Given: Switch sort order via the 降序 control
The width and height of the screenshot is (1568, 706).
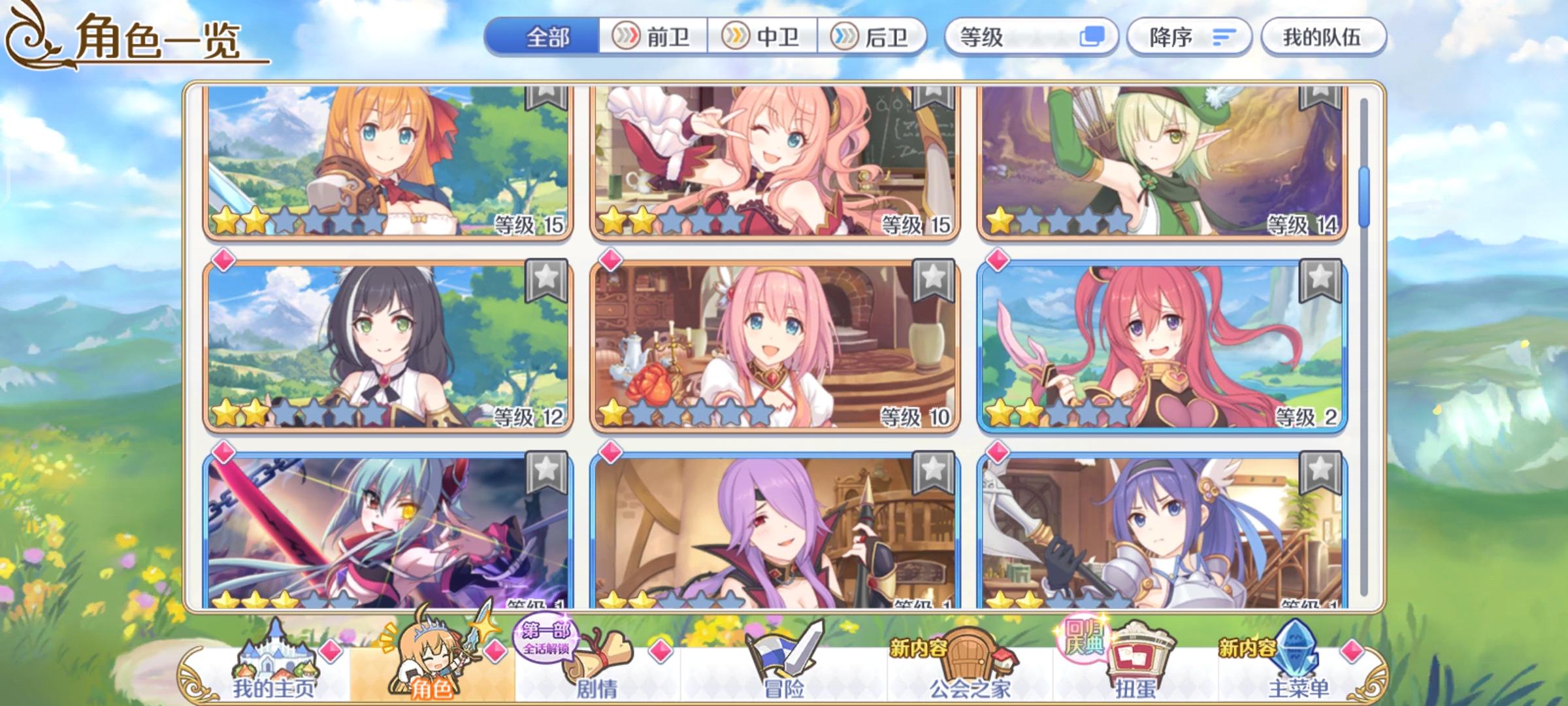Looking at the screenshot, I should (x=1189, y=37).
